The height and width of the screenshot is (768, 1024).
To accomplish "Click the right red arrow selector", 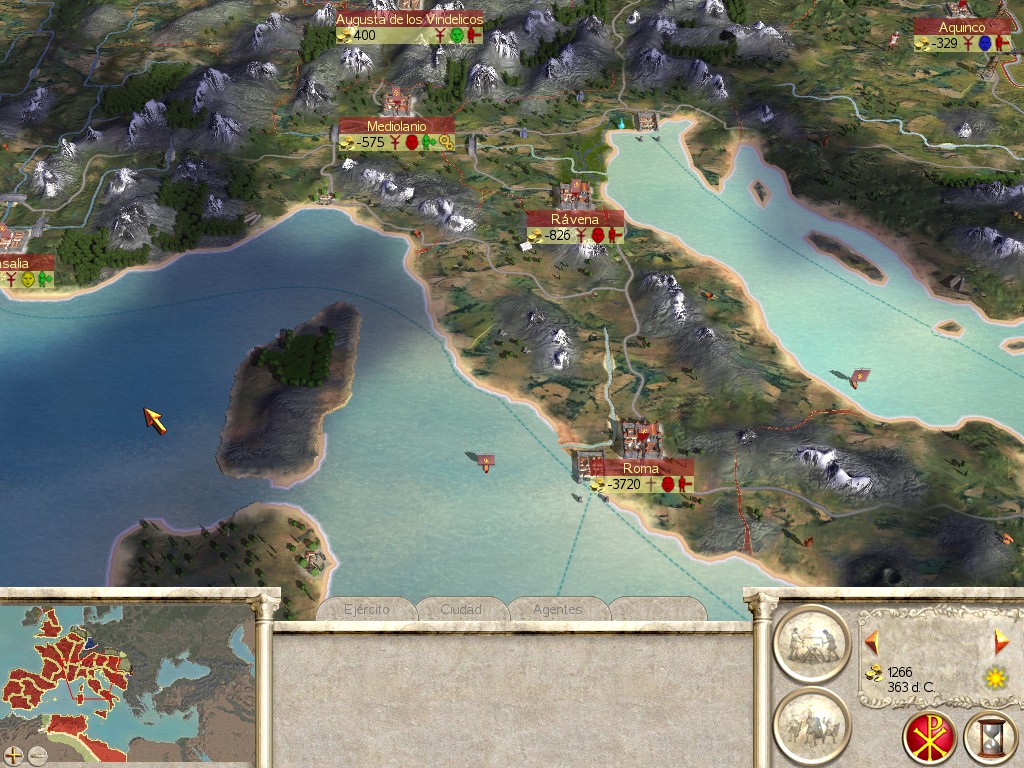I will click(x=1001, y=641).
